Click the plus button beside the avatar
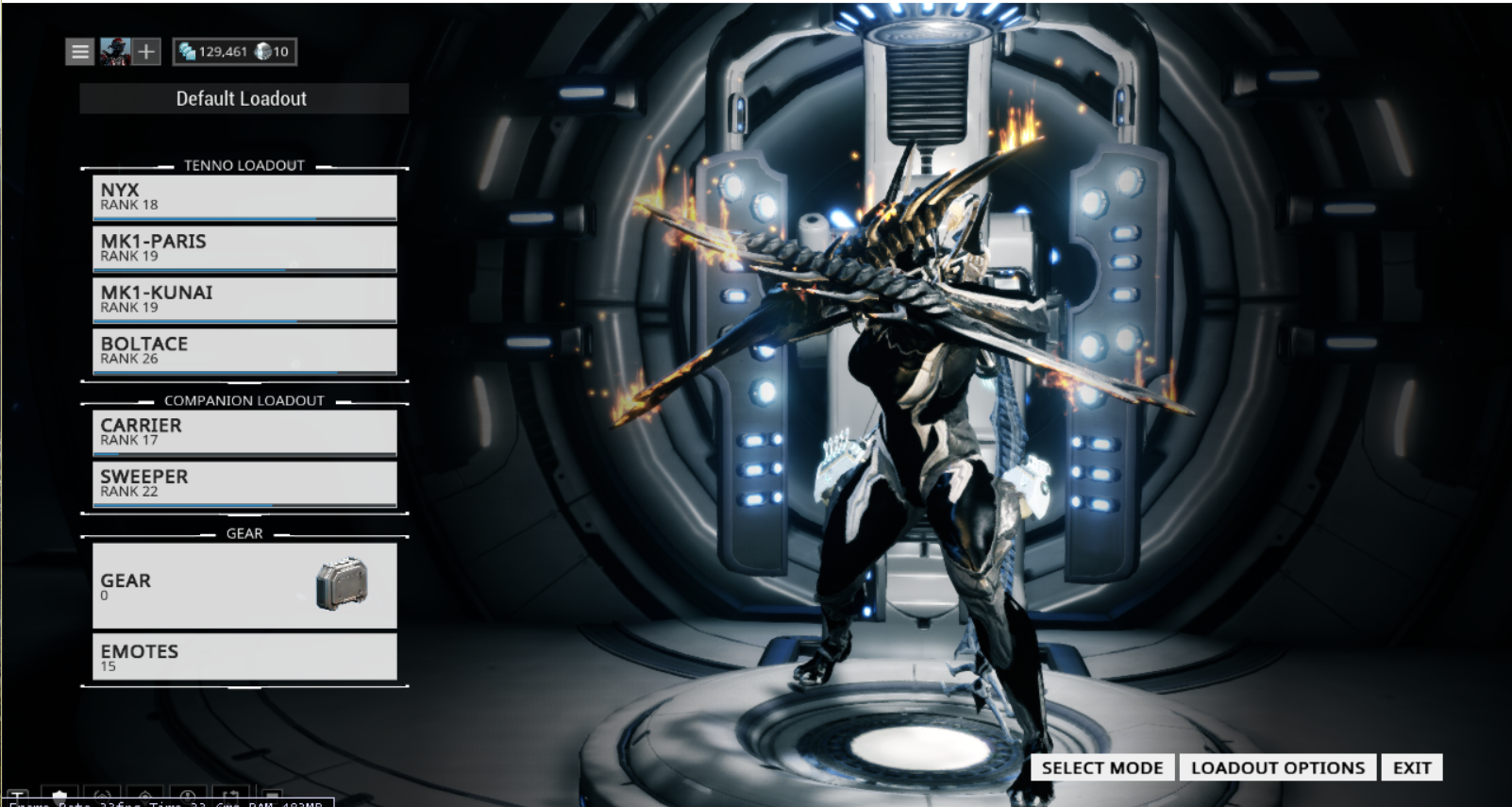The image size is (1512, 807). coord(146,52)
